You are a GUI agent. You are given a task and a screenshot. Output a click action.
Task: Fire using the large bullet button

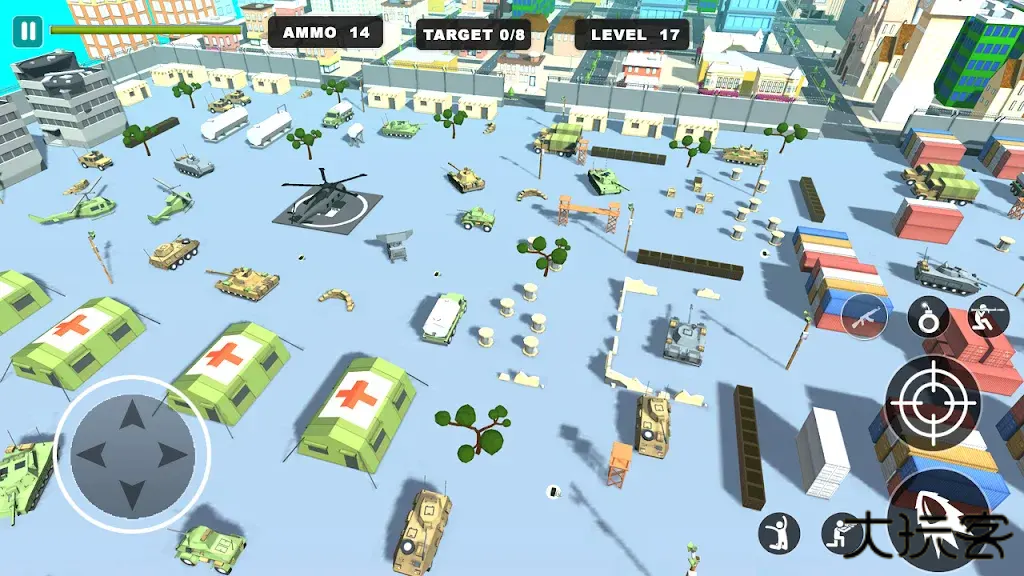point(940,510)
